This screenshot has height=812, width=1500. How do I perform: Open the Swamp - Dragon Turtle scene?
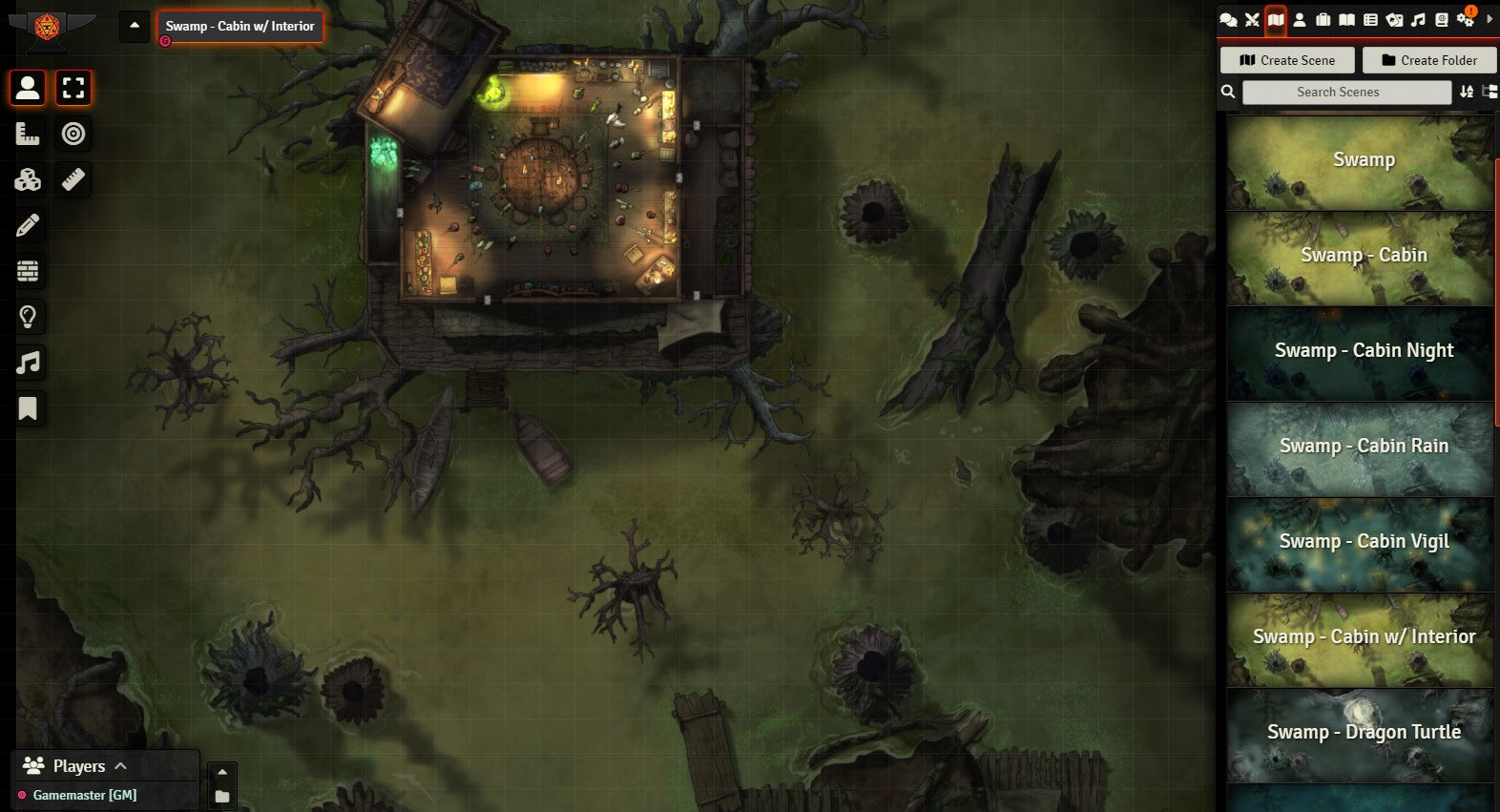pos(1361,733)
